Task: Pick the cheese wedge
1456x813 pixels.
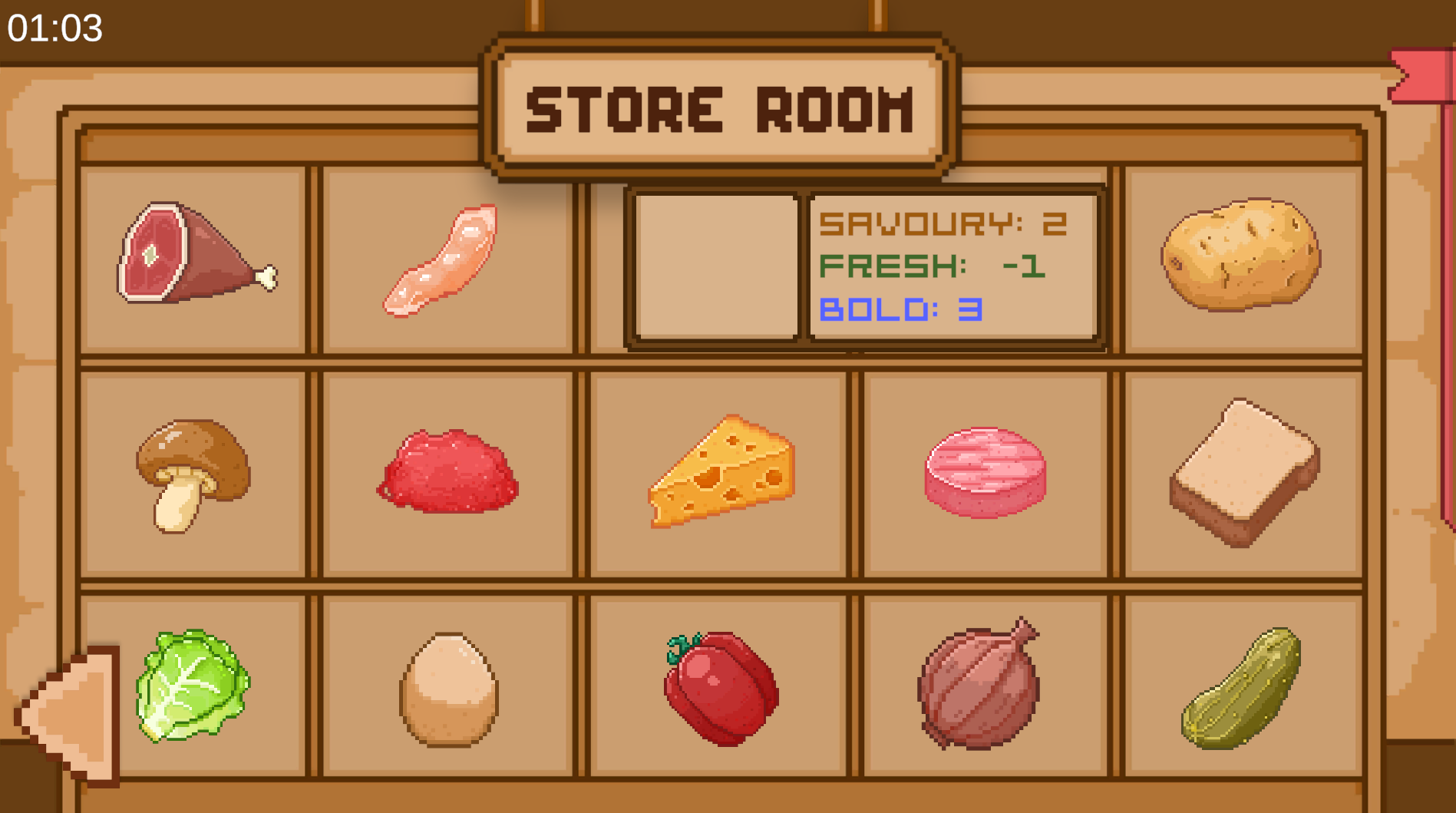Action: pyautogui.click(x=721, y=471)
